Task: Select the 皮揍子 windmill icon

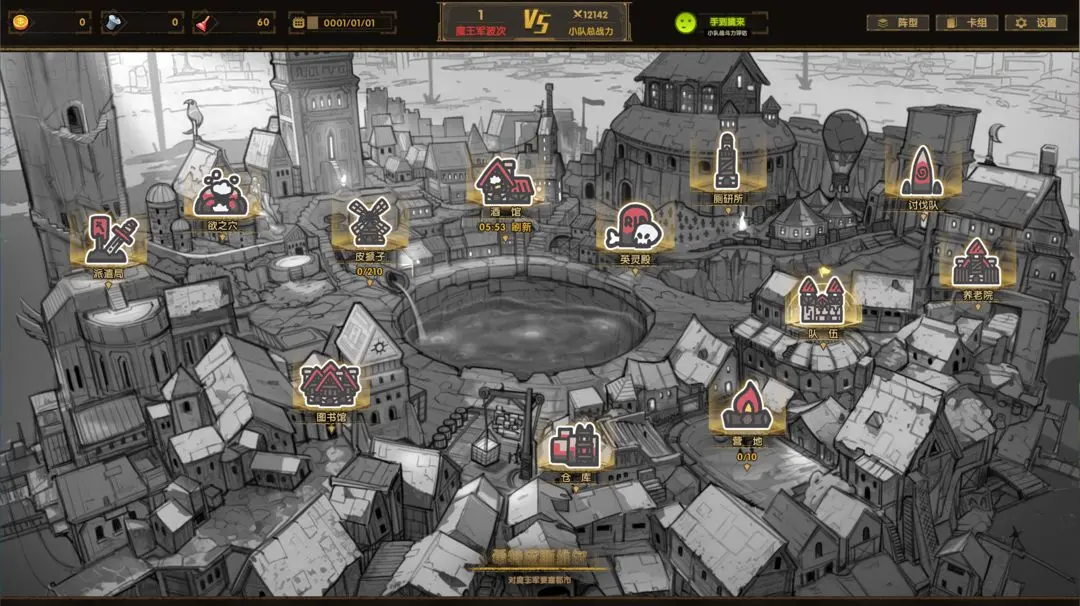Action: pyautogui.click(x=368, y=223)
